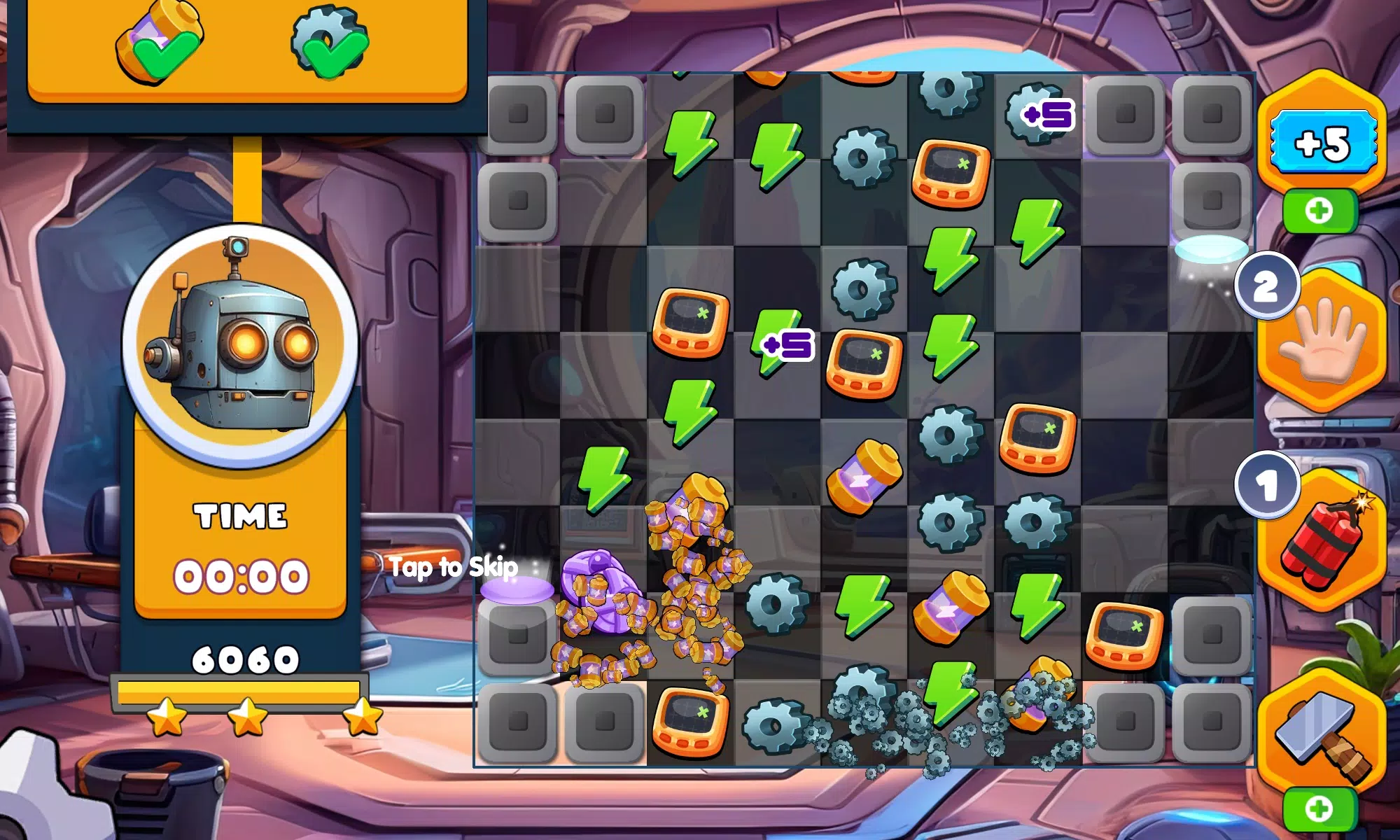
Task: Buy more hammers with green plus button
Action: tap(1319, 810)
